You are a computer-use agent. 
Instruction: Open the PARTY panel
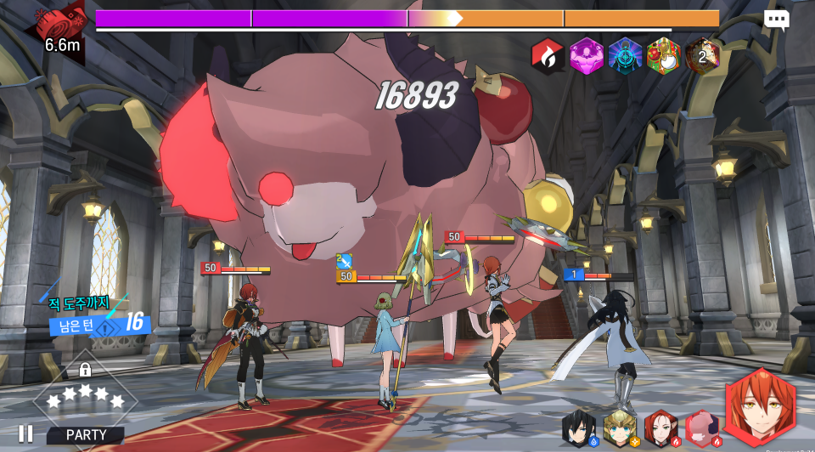click(86, 435)
